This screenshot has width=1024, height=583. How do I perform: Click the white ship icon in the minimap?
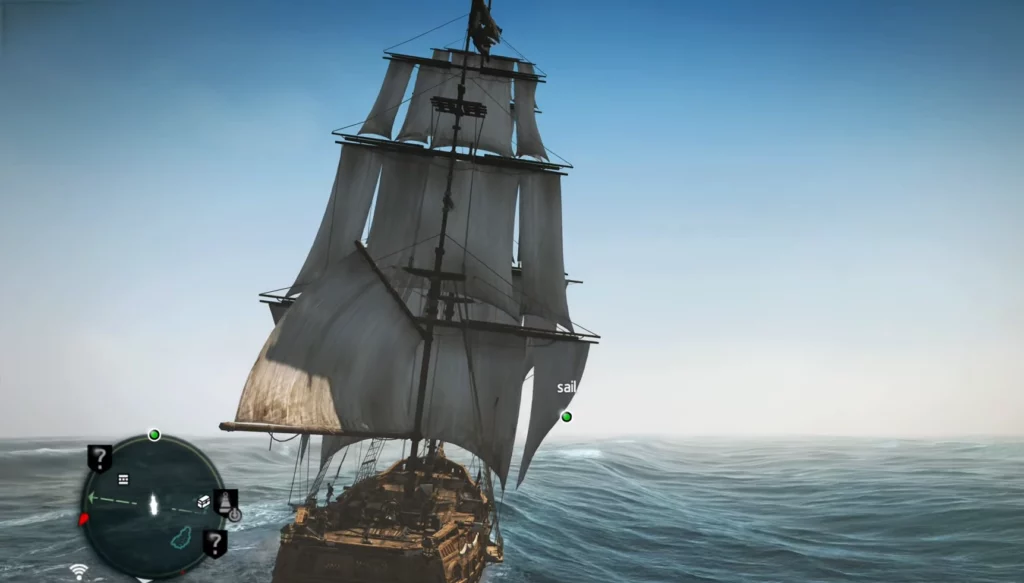(154, 504)
